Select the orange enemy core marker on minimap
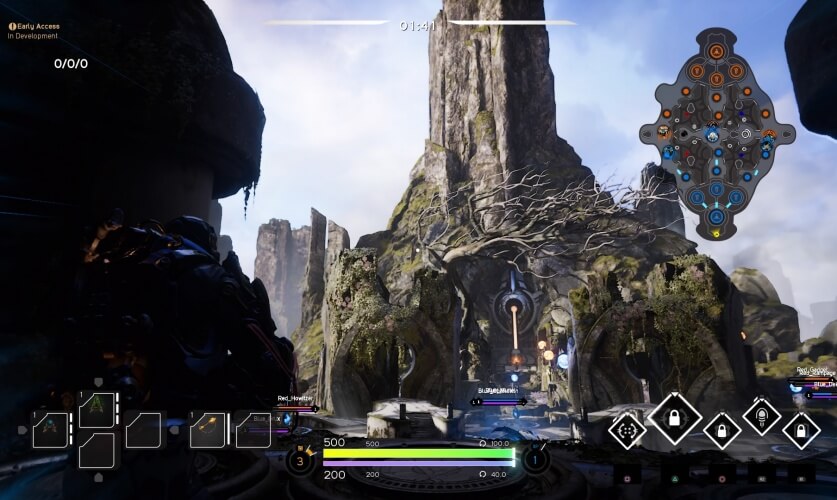The height and width of the screenshot is (500, 837). point(716,50)
